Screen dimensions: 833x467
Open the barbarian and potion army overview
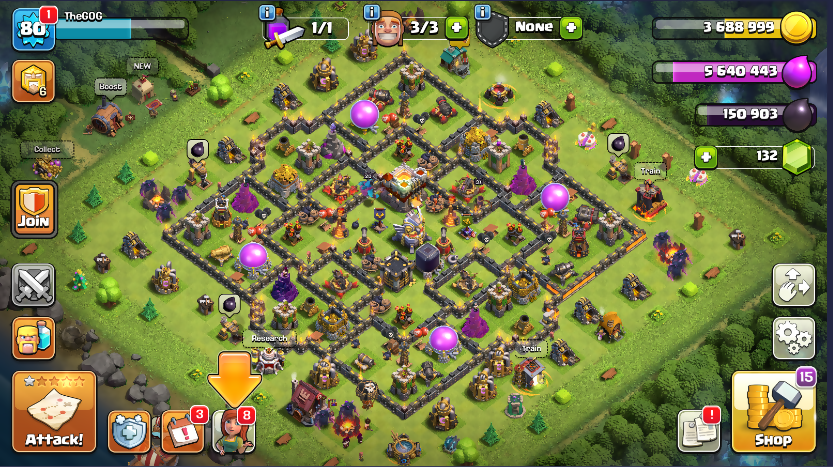click(x=33, y=339)
